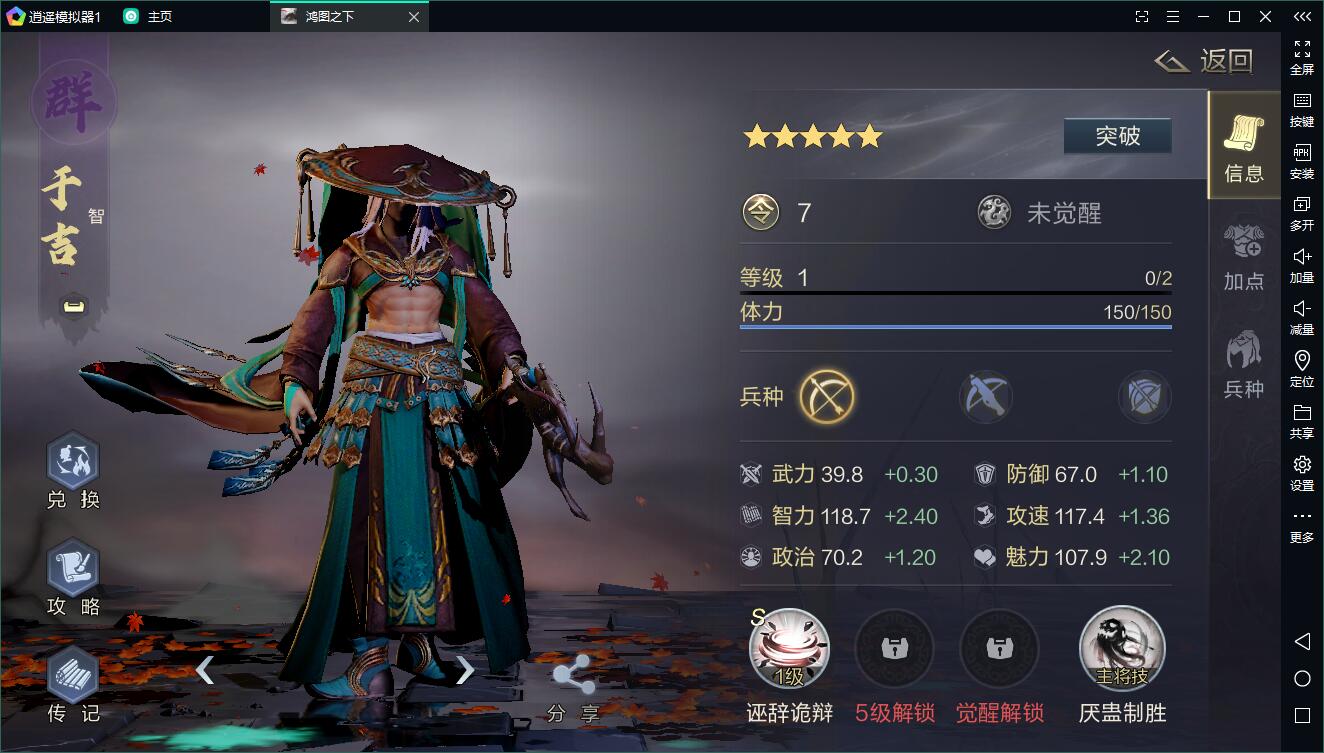Show previous hero with left arrow
Screen dimensions: 1324x753
coord(205,670)
